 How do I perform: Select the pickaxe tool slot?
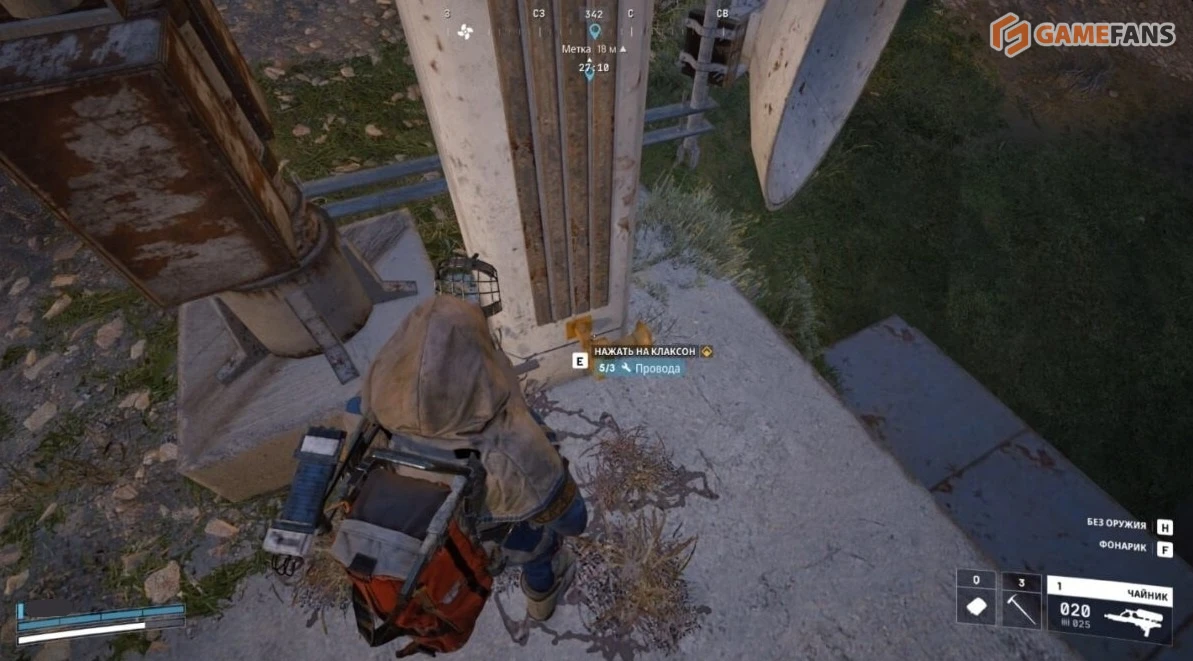coord(1021,606)
